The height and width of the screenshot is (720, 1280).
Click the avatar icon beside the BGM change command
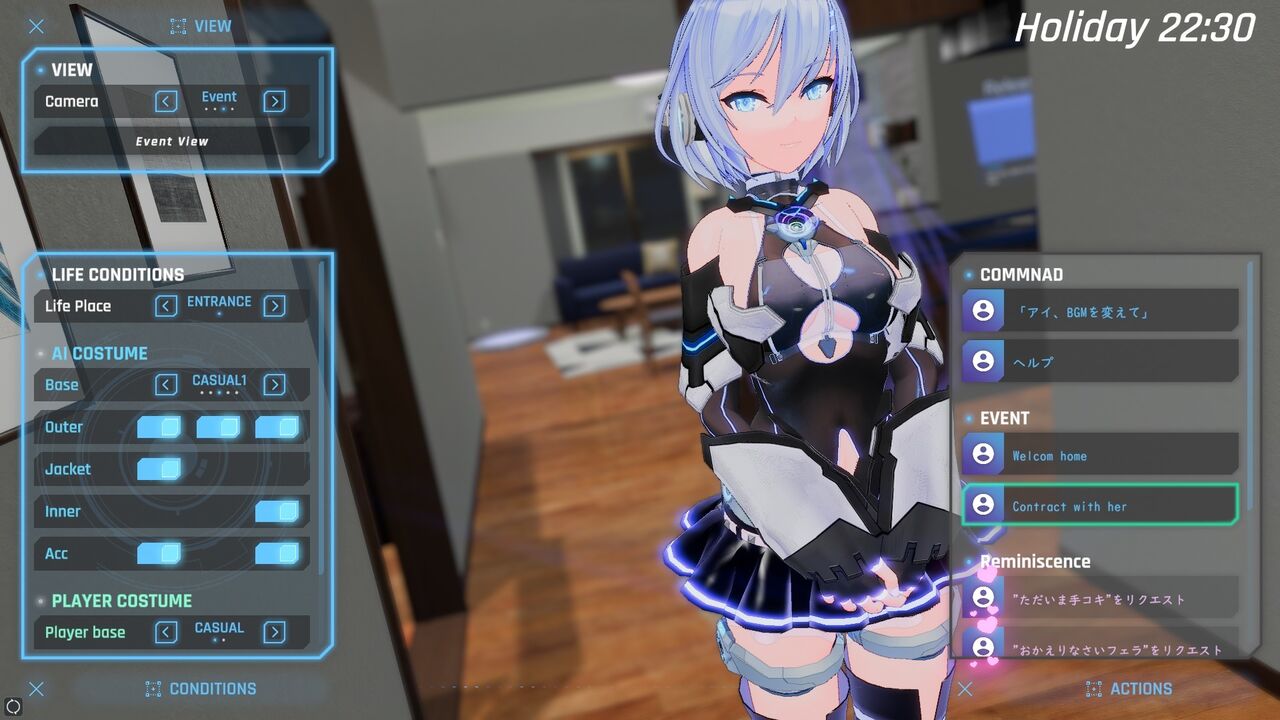983,309
